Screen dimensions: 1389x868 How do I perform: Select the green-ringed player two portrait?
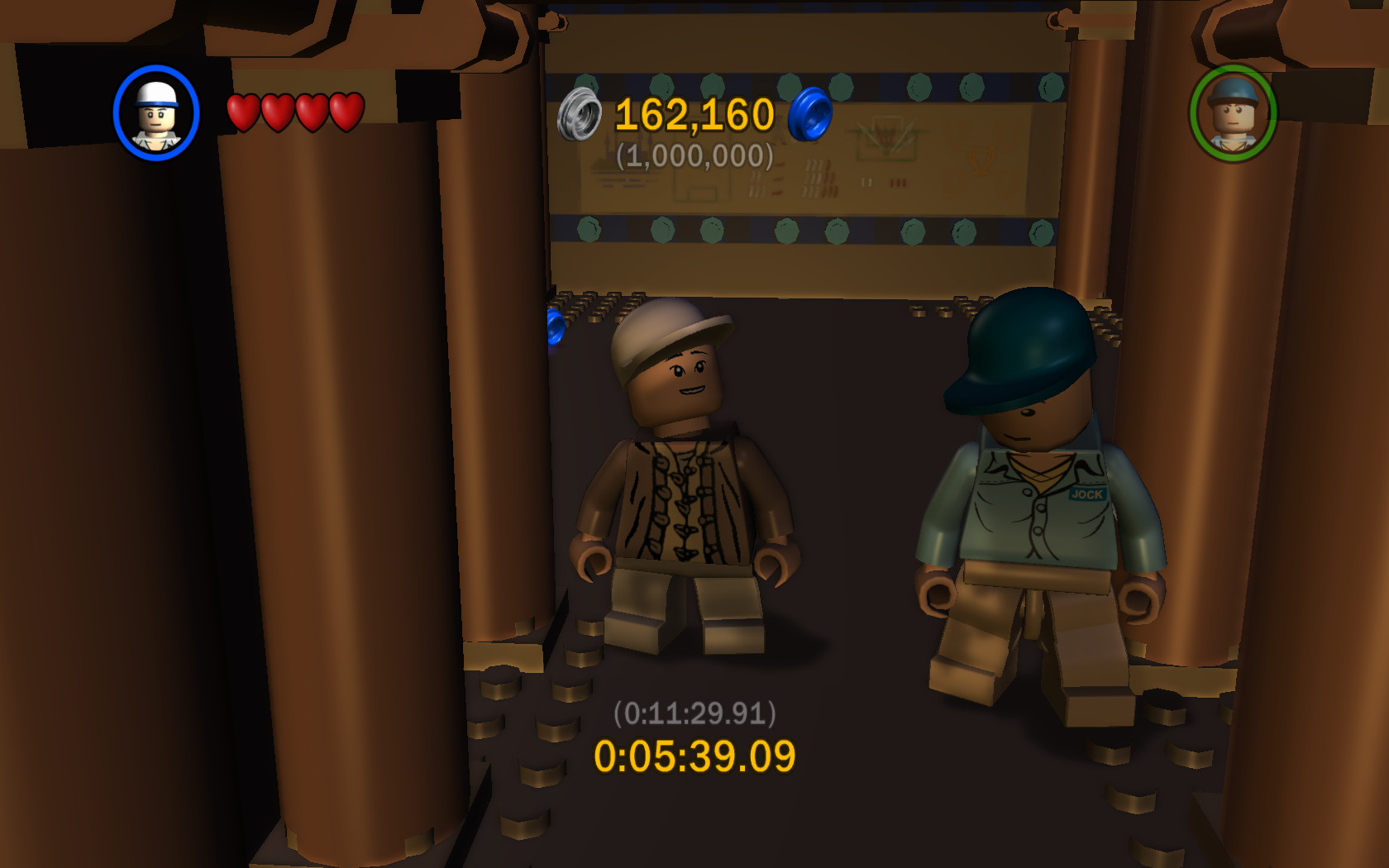(1234, 116)
